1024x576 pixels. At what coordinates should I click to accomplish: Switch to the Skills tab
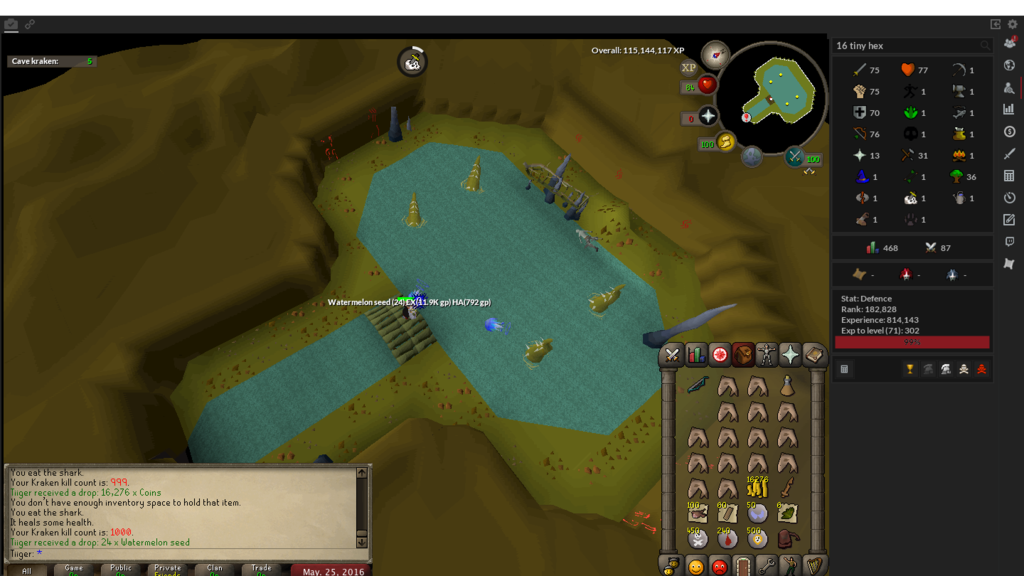click(x=696, y=355)
